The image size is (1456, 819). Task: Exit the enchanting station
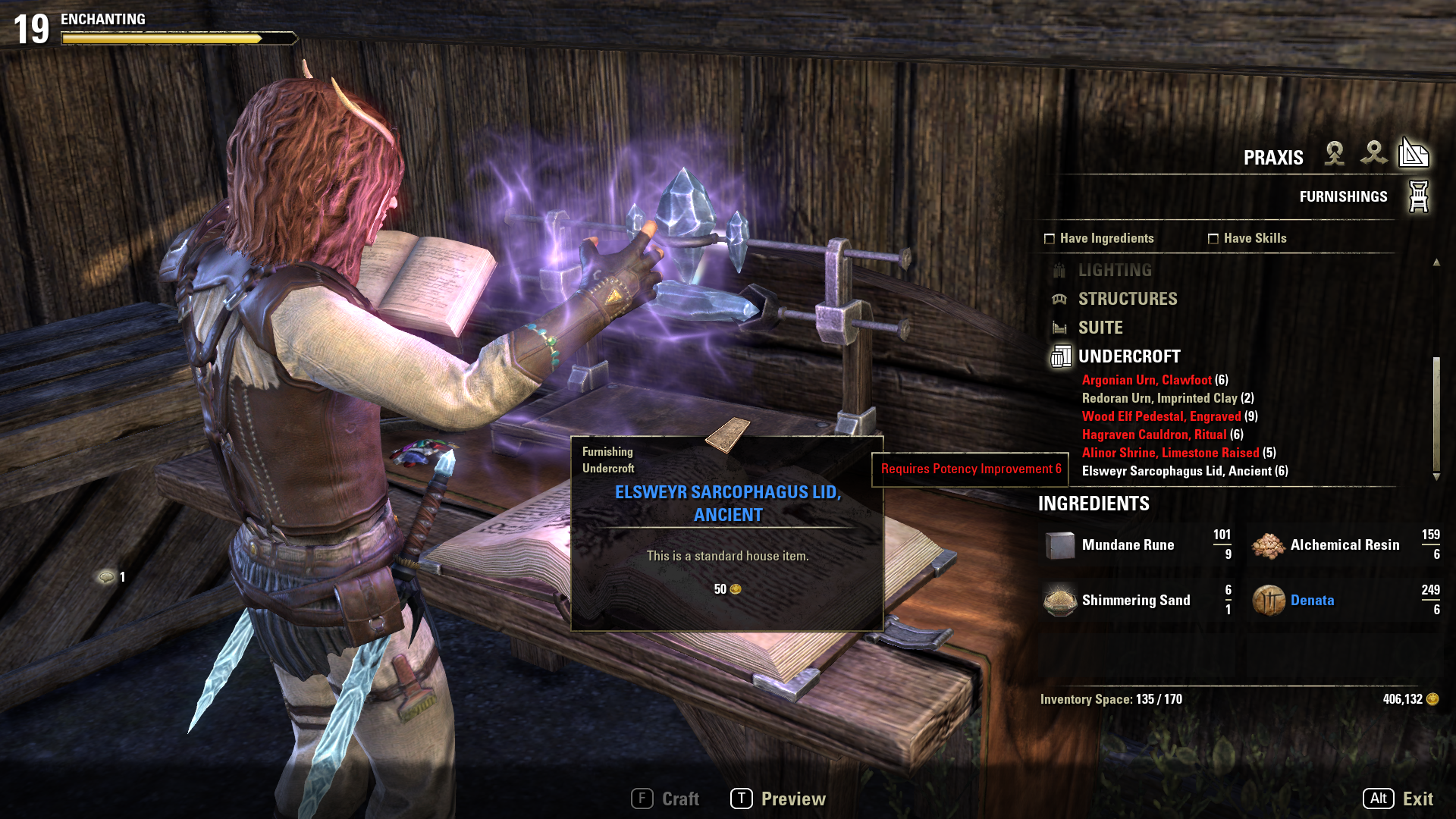[x=1399, y=799]
